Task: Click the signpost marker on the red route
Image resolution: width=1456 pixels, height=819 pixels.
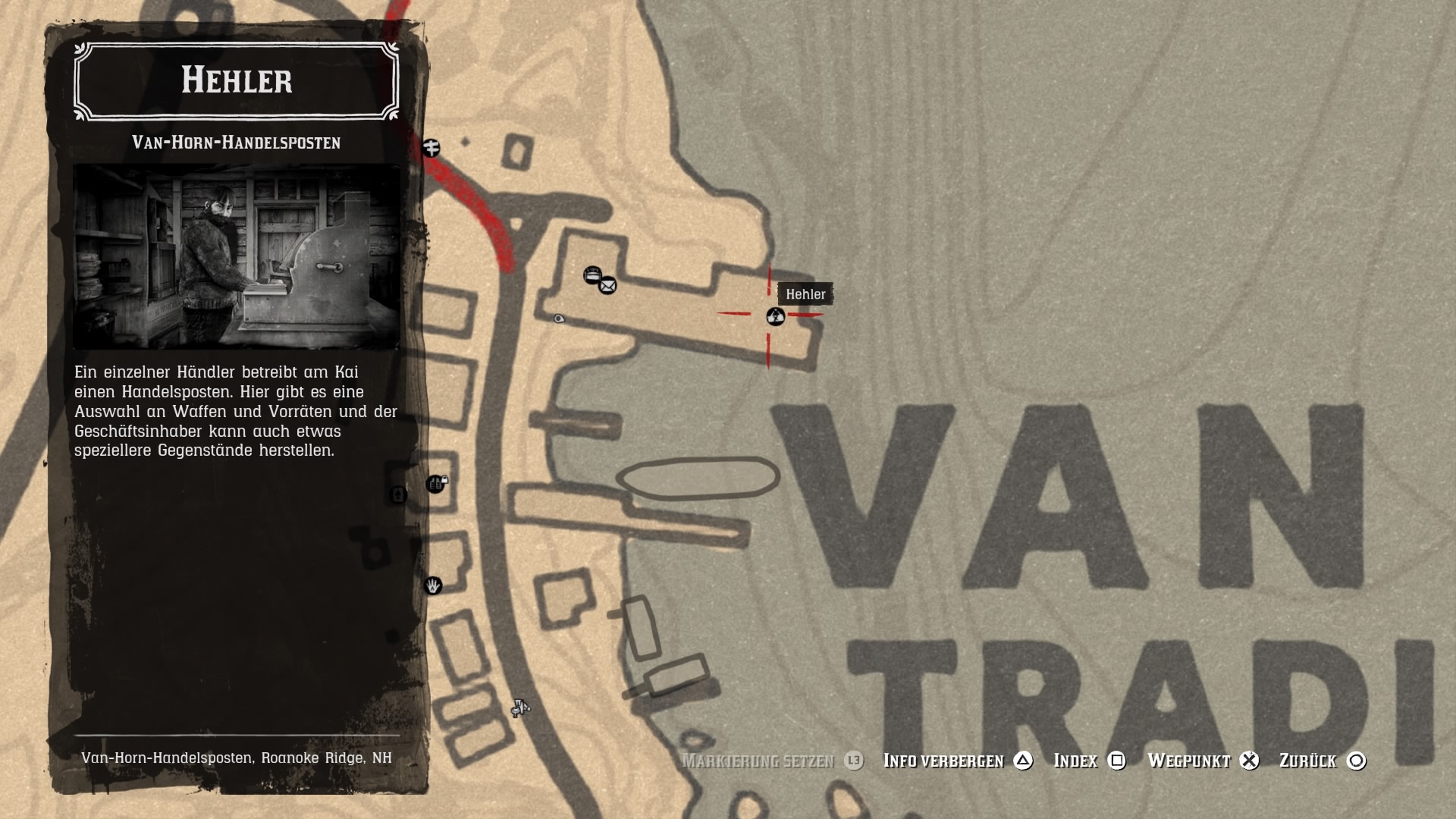Action: (431, 148)
